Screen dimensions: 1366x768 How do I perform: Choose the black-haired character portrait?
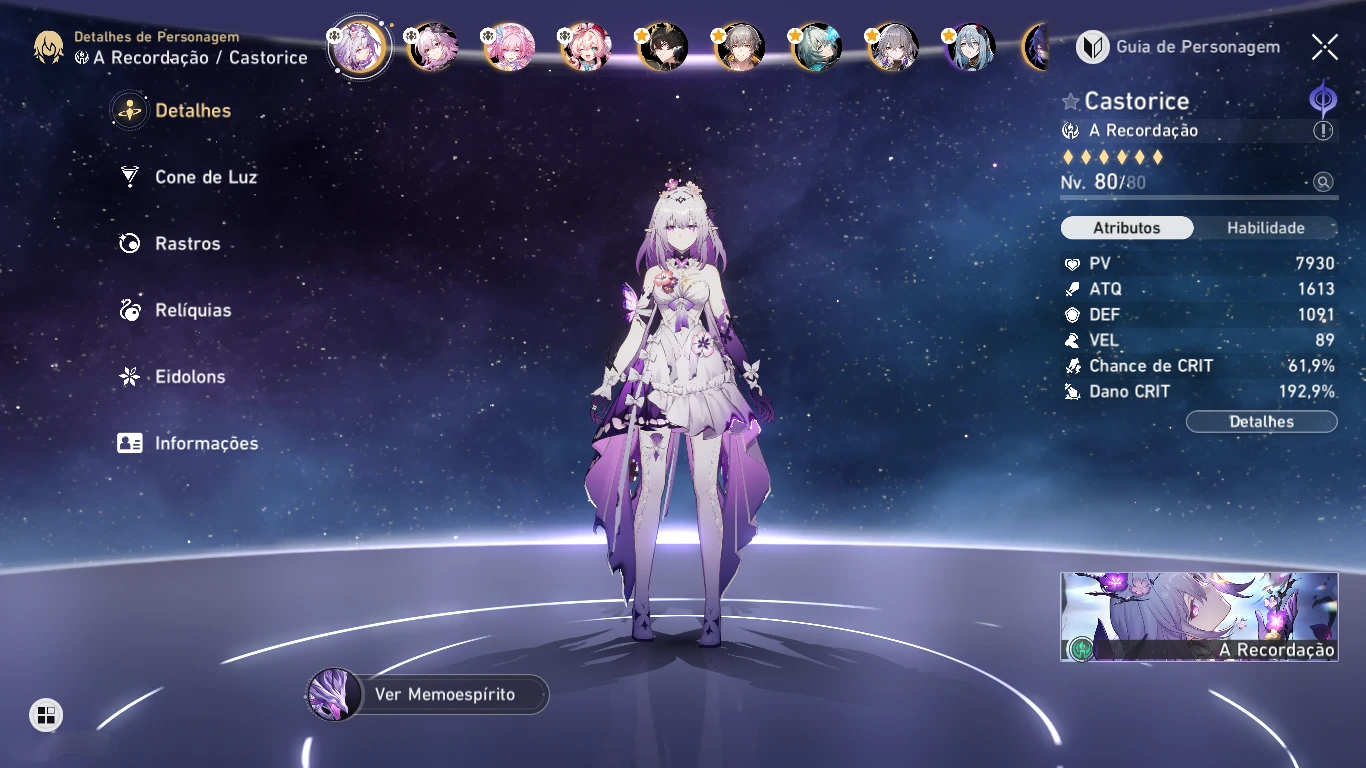tap(663, 47)
